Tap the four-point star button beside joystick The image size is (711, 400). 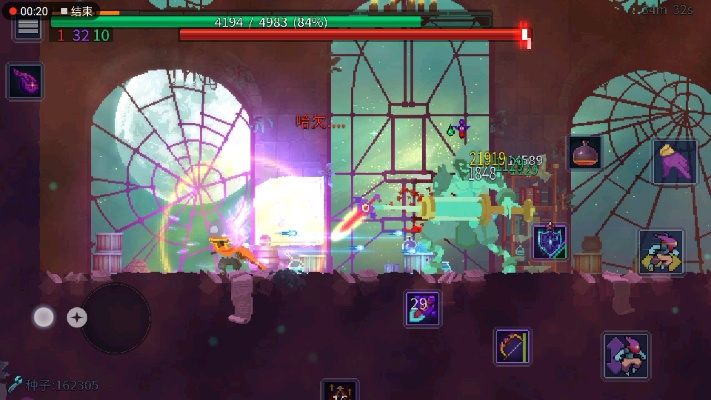pos(77,318)
